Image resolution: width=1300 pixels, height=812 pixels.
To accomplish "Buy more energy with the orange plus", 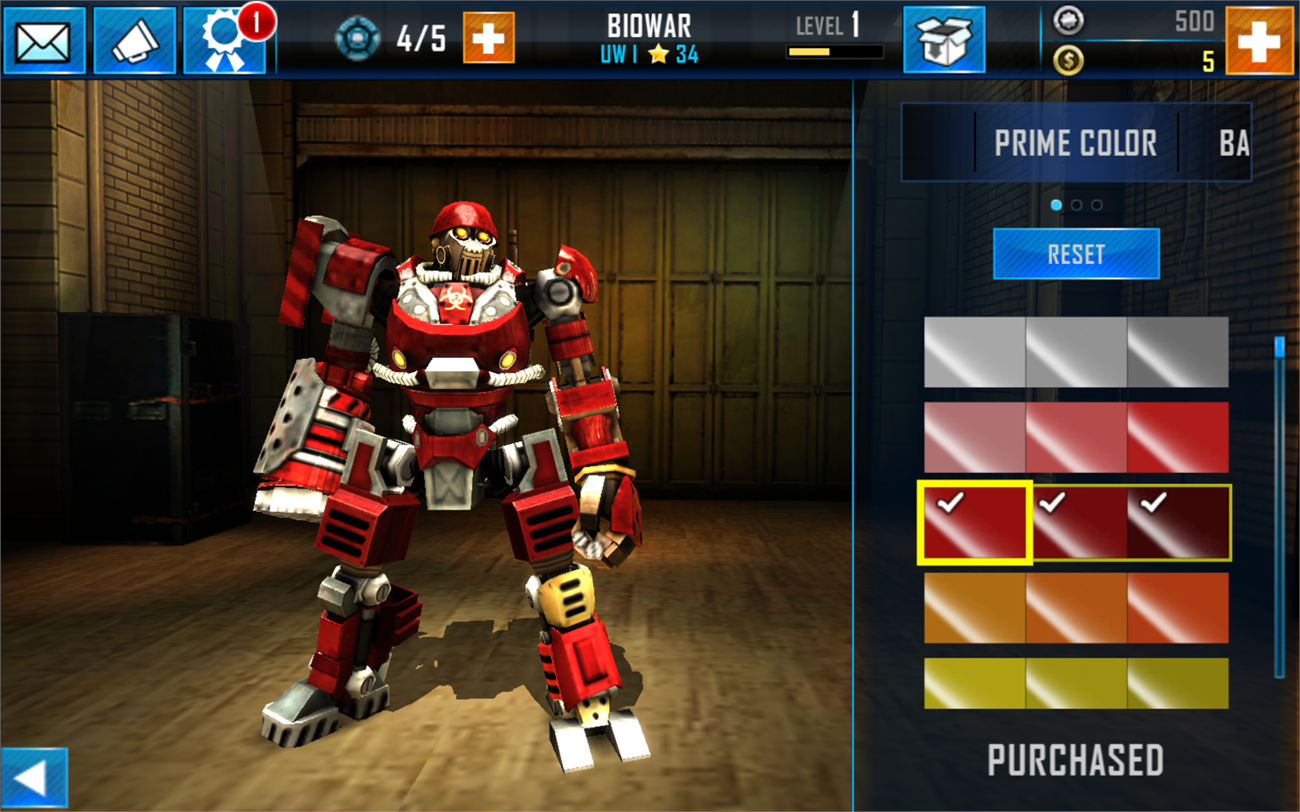I will click(x=487, y=40).
